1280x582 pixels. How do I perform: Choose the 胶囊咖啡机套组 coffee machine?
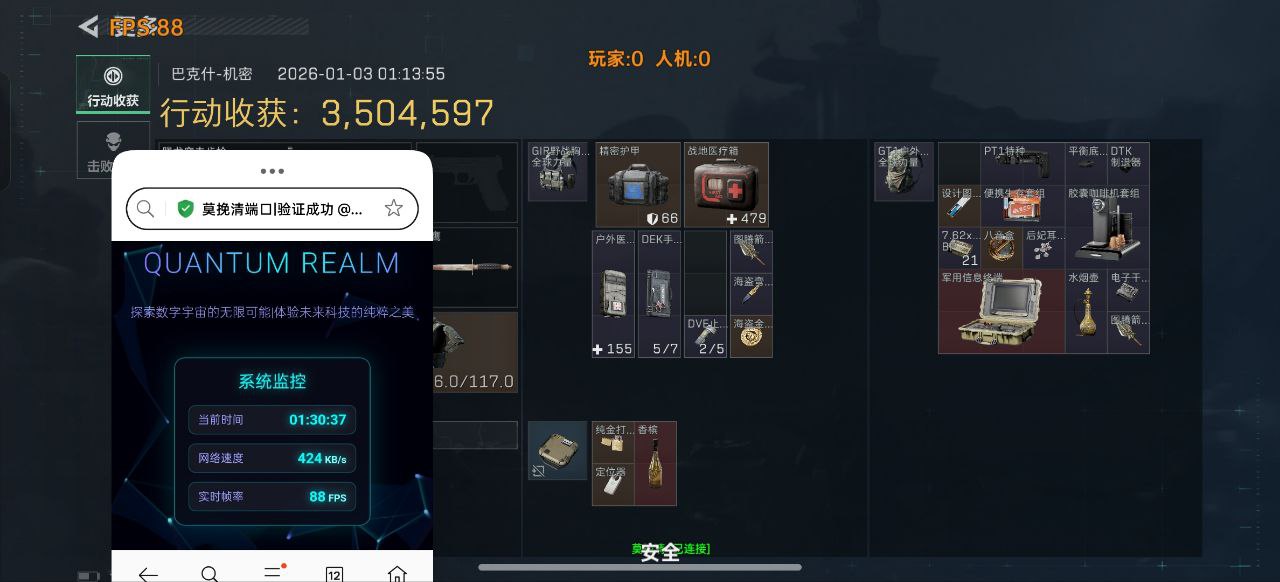click(x=1107, y=227)
